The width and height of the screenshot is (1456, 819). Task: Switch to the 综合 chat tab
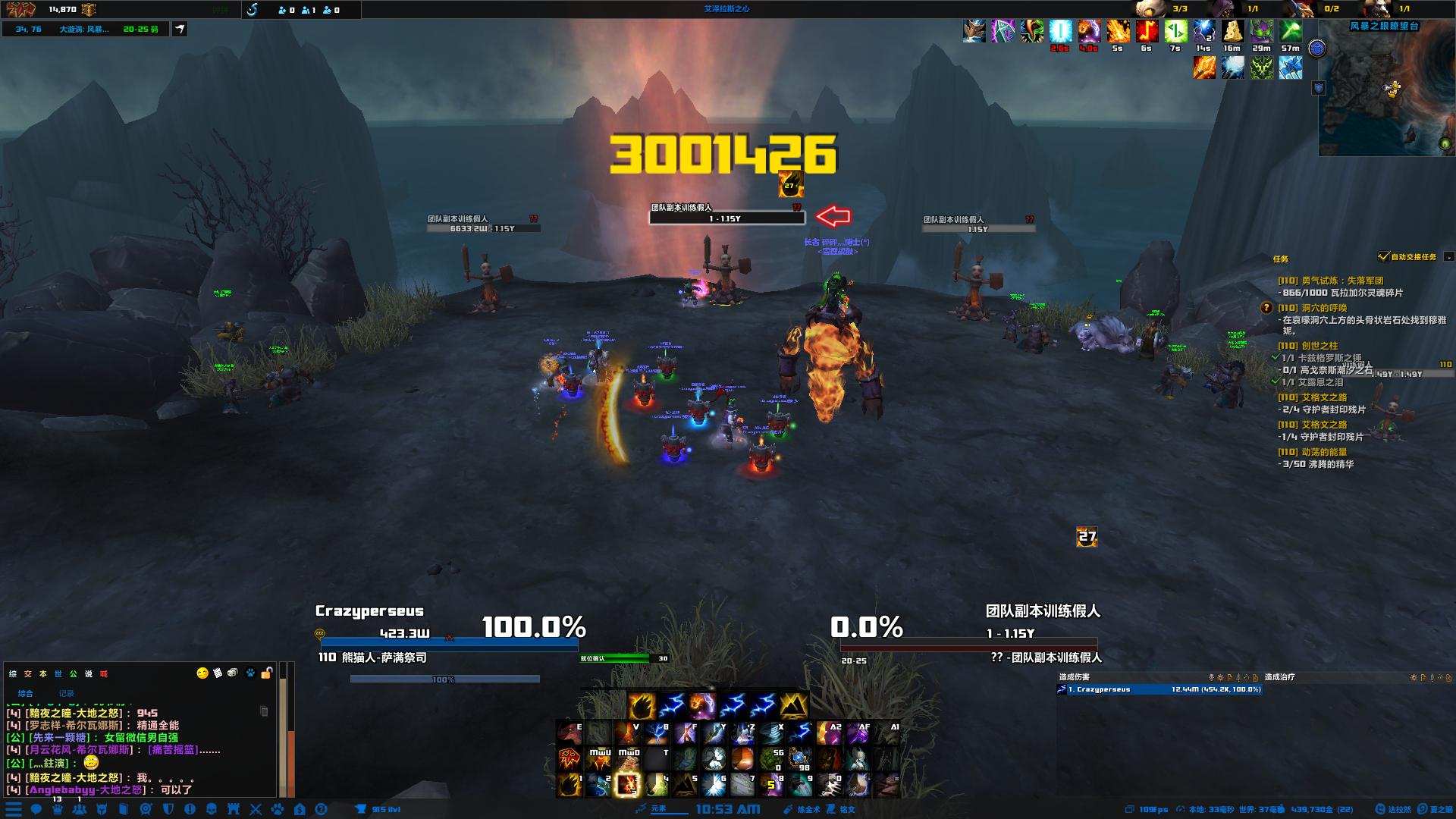point(26,693)
